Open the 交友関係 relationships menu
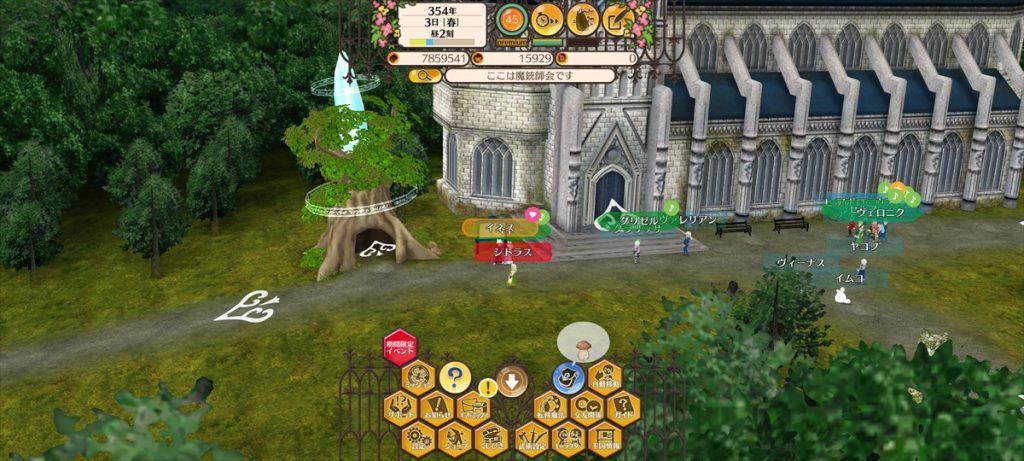Viewport: 1024px width, 461px height. click(x=586, y=407)
